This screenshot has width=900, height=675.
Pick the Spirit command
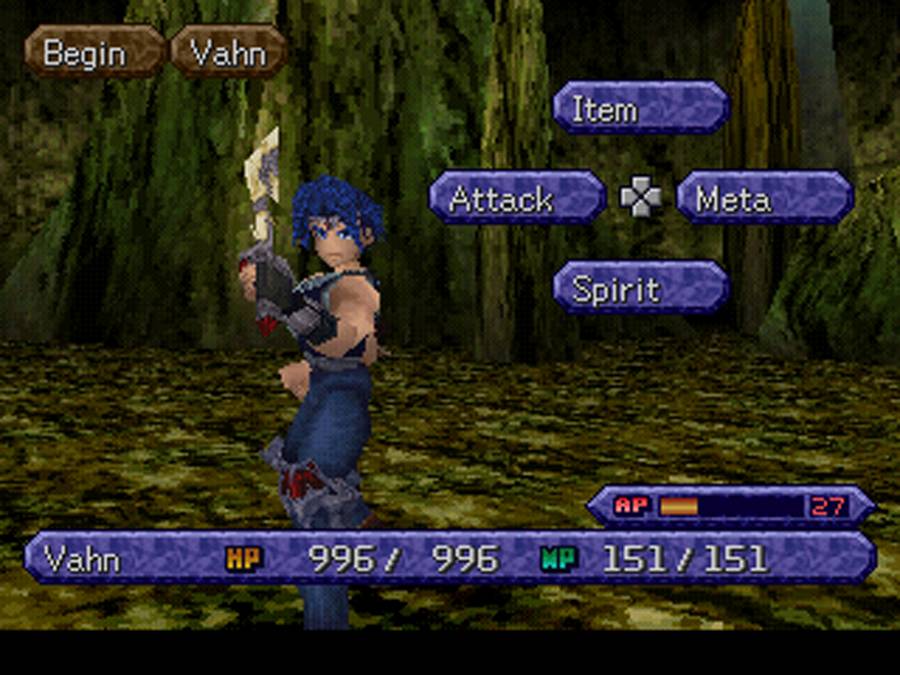click(x=641, y=288)
